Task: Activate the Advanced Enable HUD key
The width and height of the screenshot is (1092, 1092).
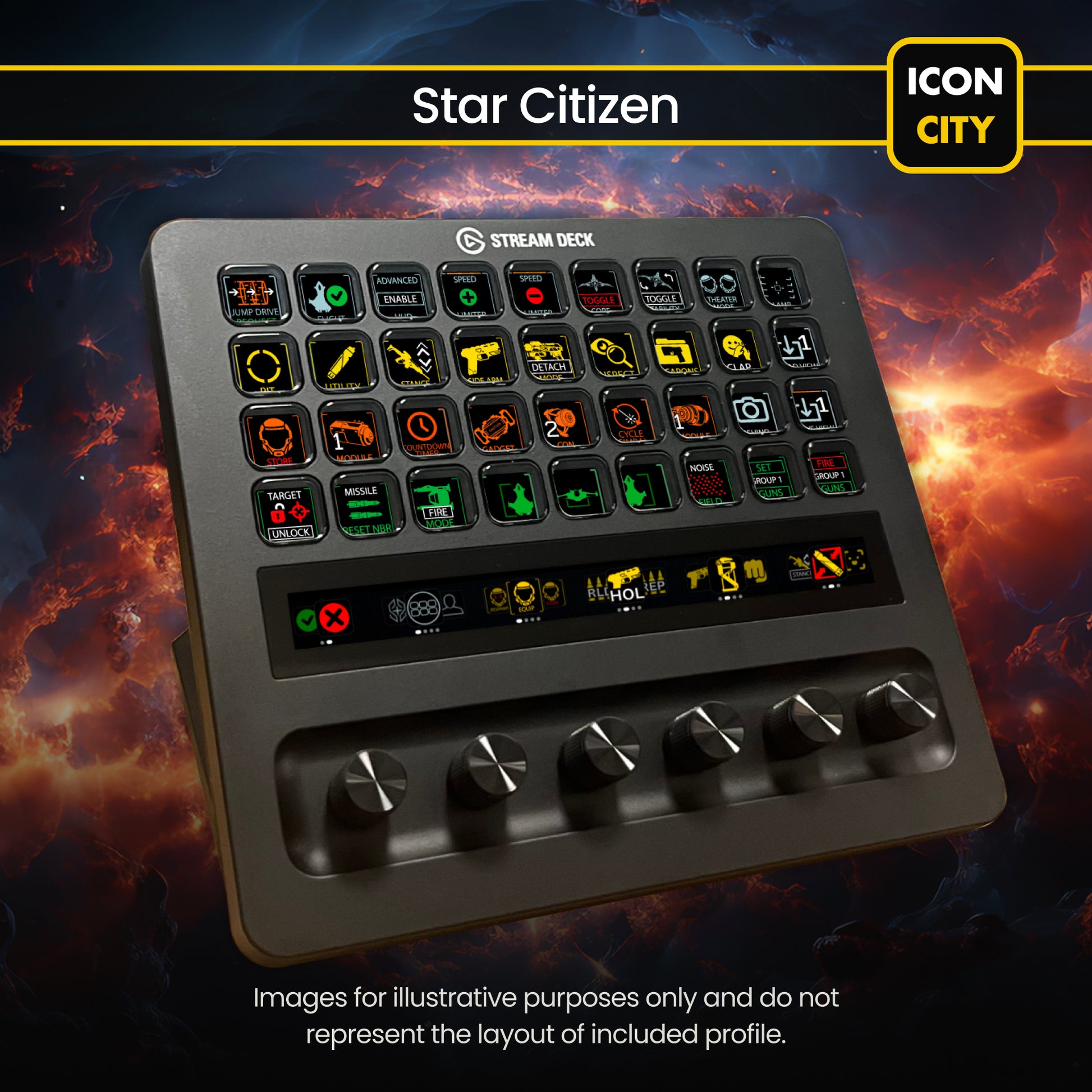Action: coord(398,292)
